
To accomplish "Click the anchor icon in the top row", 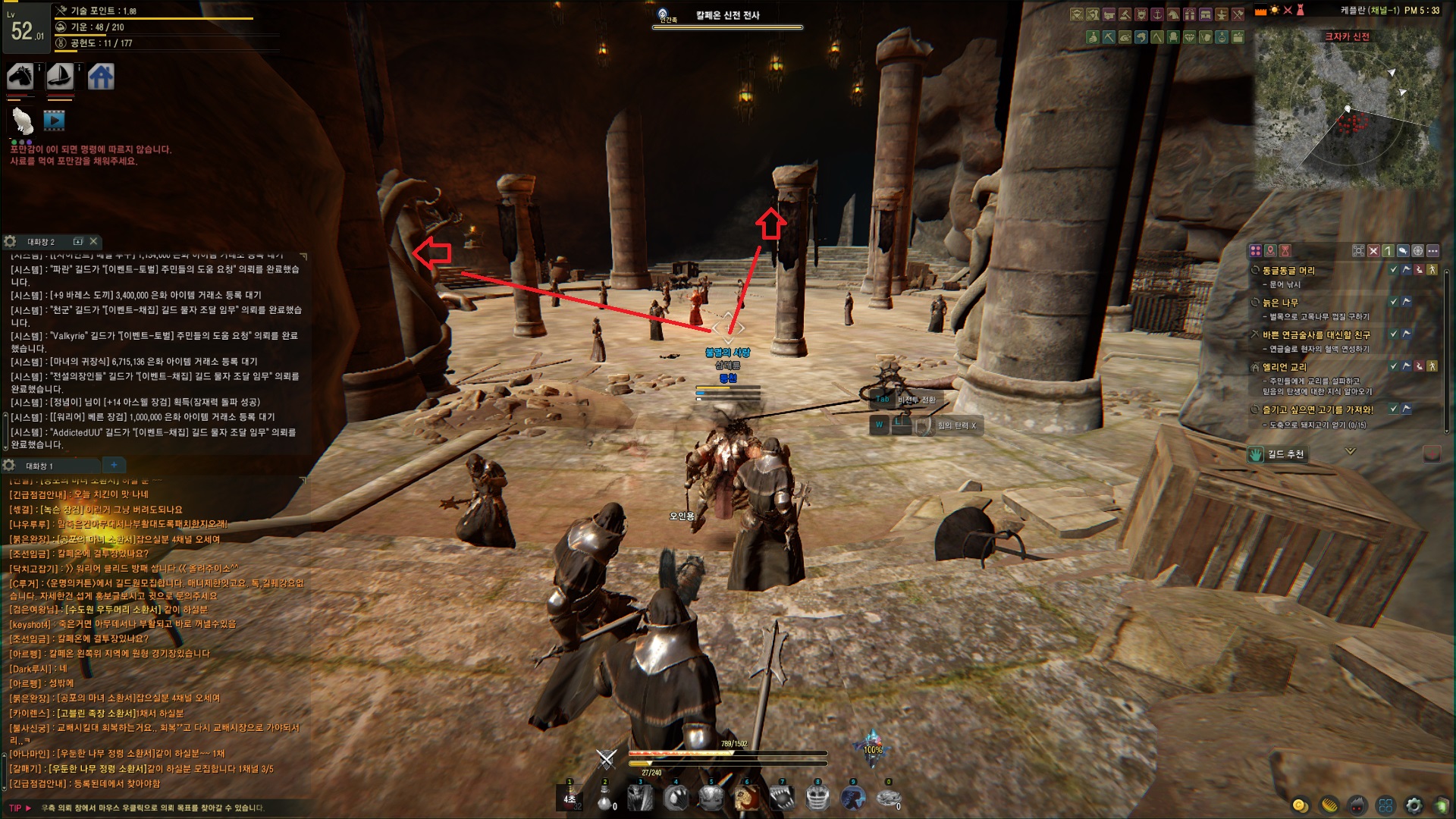I will tap(1157, 14).
